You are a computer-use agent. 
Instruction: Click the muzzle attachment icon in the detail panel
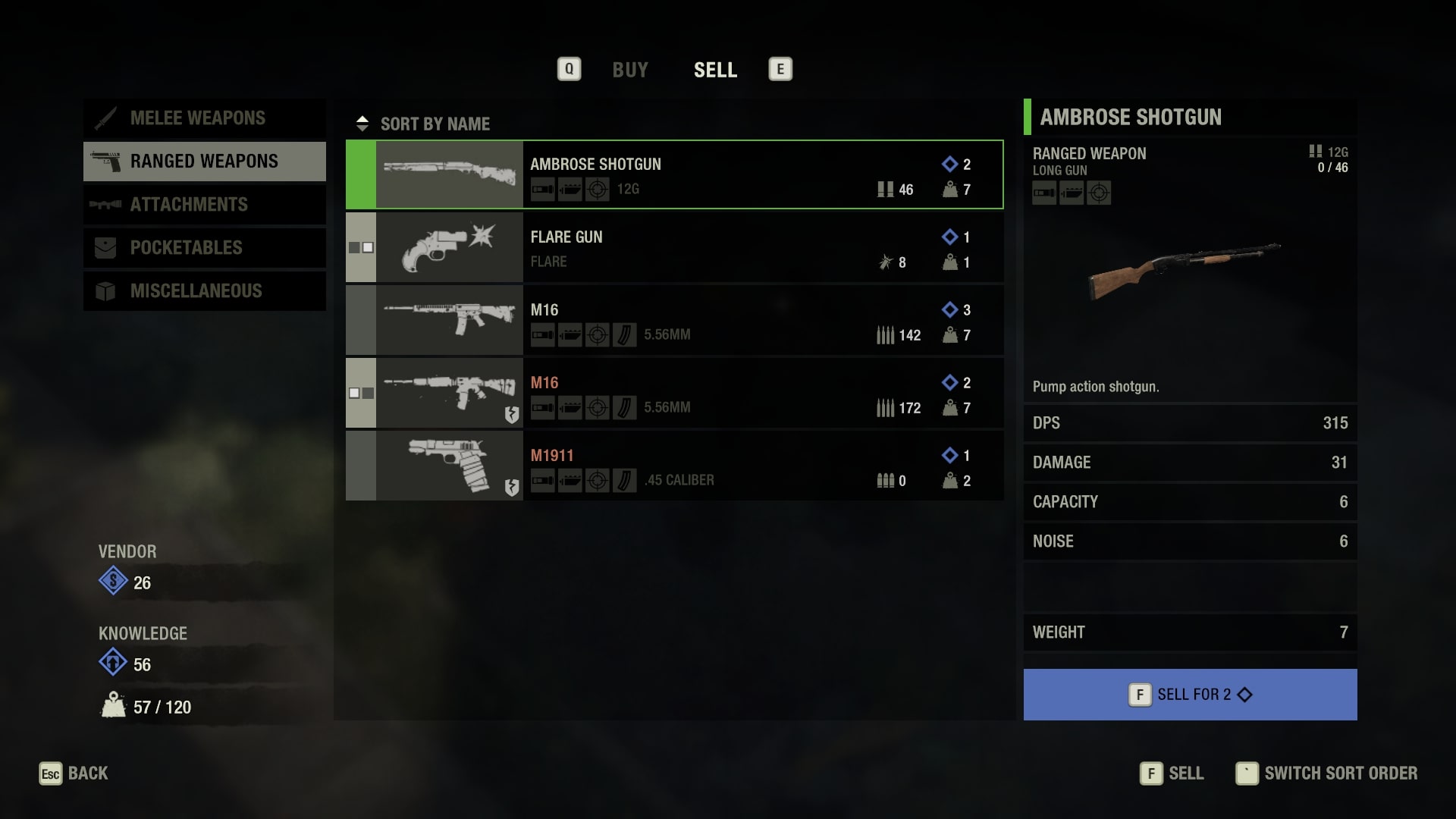(1043, 193)
